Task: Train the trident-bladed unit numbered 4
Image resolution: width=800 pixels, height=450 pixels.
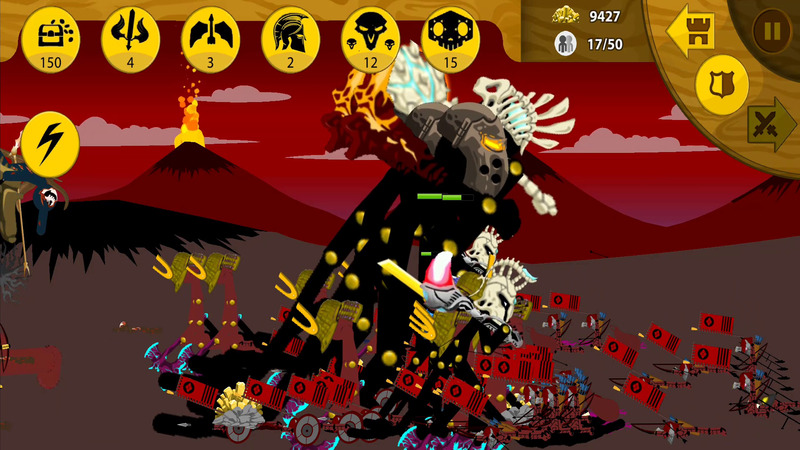Action: 130,35
